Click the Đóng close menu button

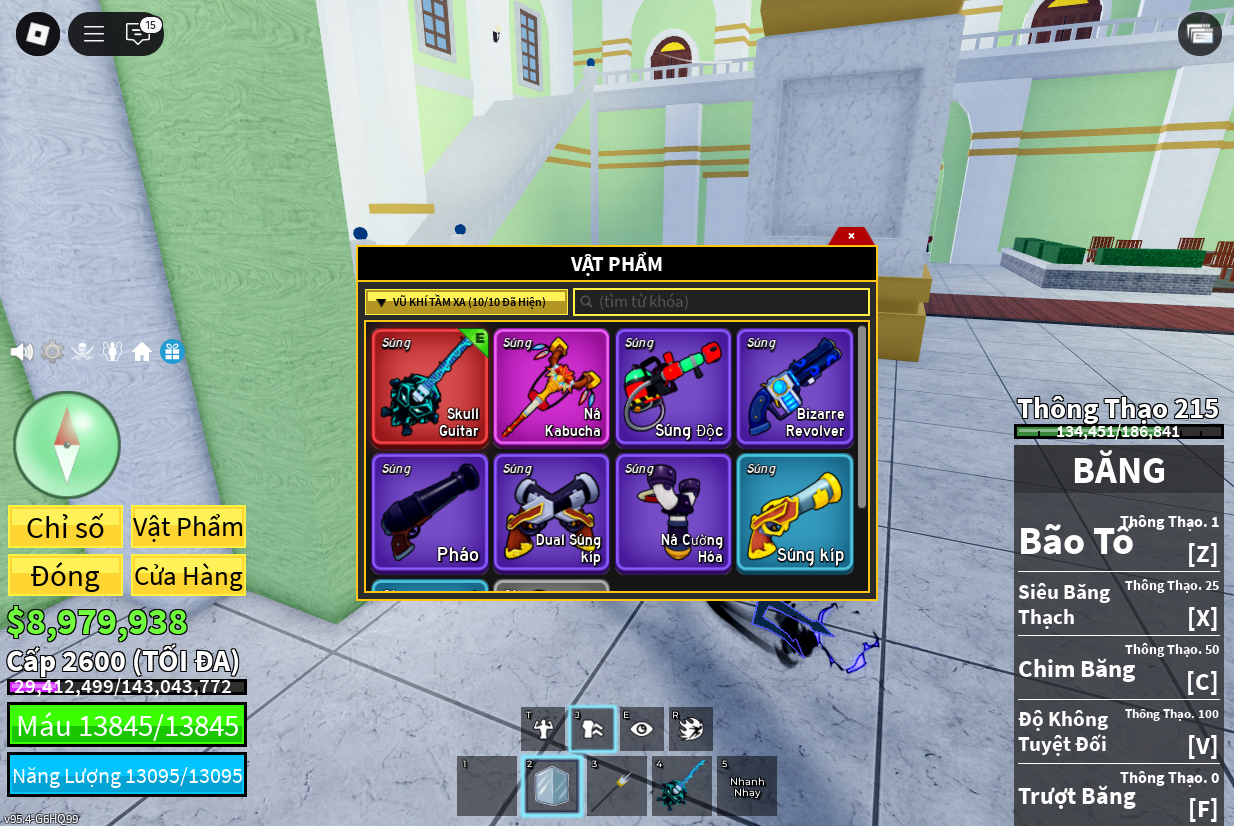65,576
